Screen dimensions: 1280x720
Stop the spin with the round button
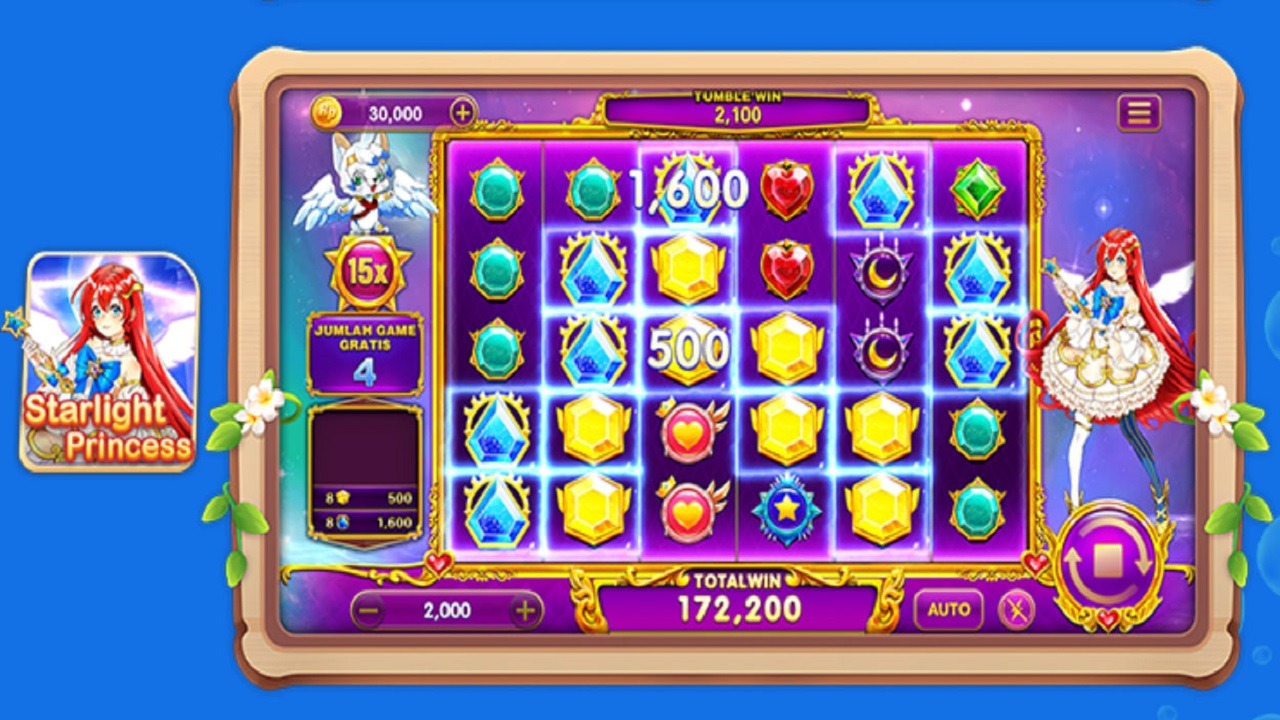click(1106, 563)
